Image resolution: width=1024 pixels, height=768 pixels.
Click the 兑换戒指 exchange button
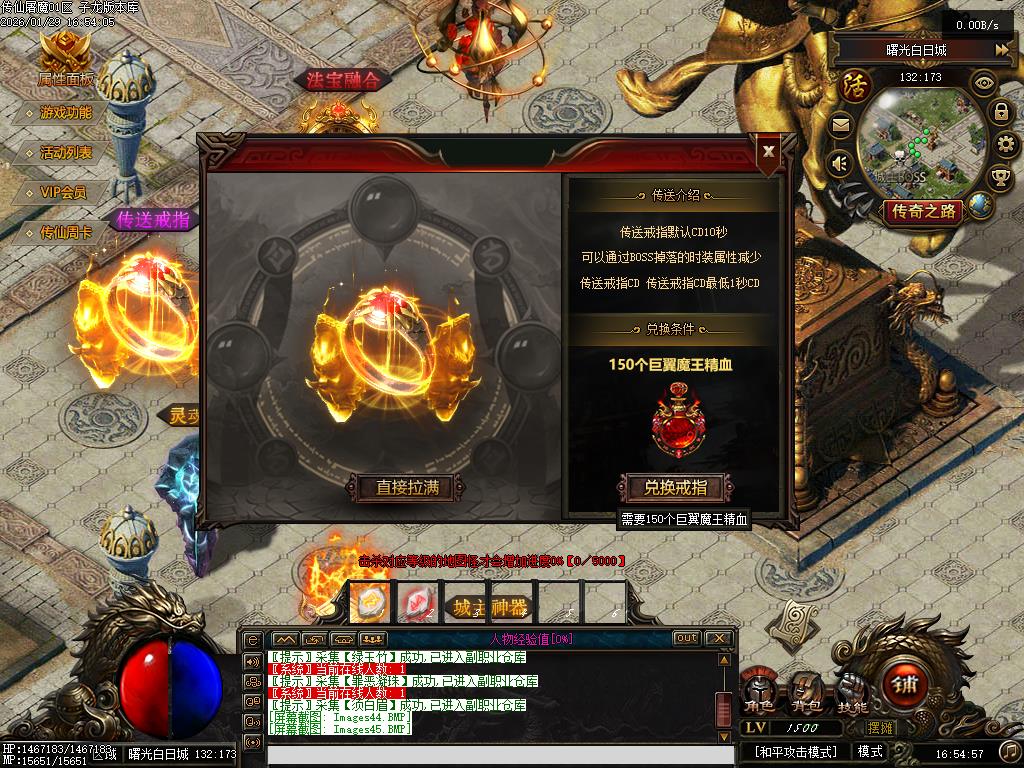pyautogui.click(x=676, y=488)
